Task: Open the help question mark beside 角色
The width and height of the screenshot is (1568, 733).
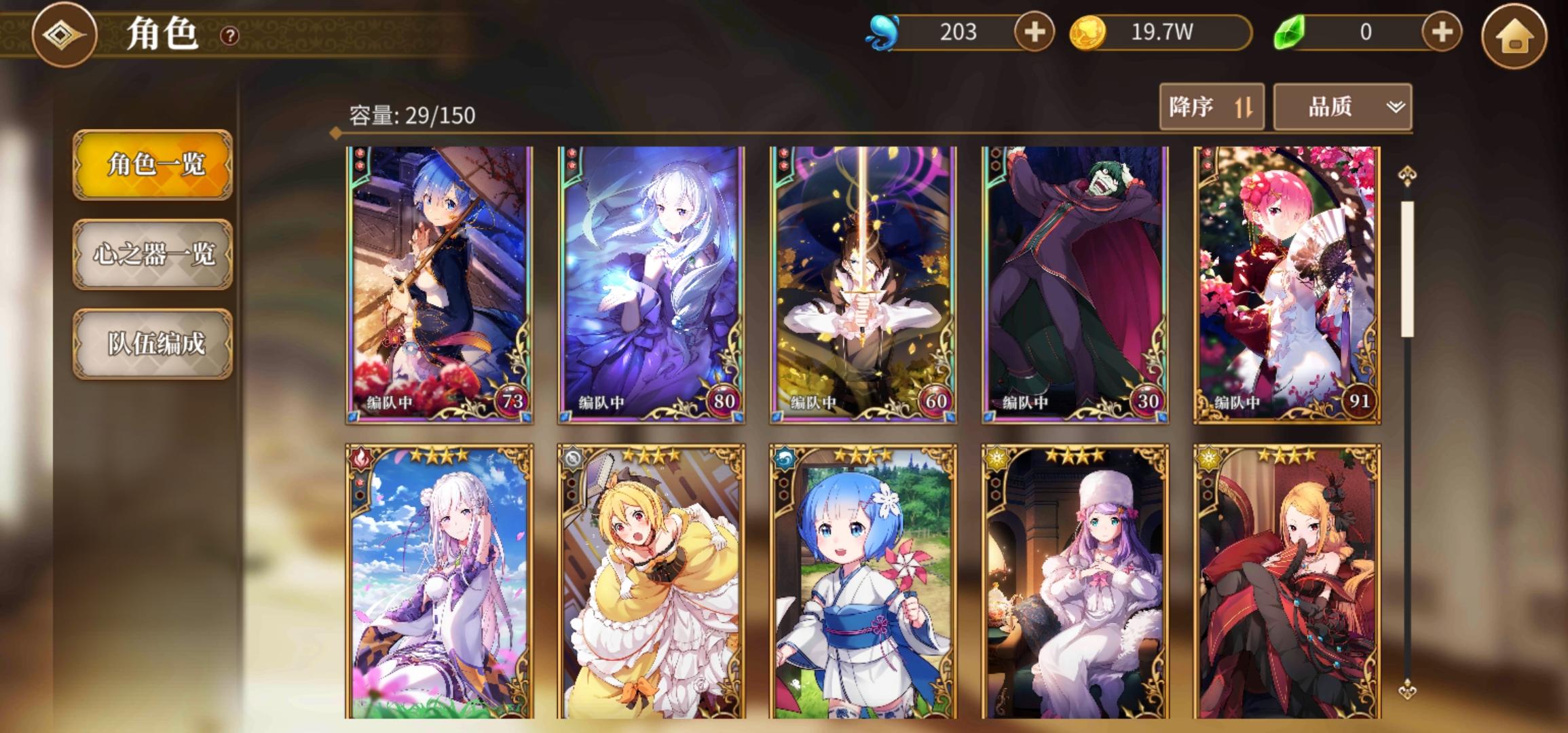Action: coord(229,36)
